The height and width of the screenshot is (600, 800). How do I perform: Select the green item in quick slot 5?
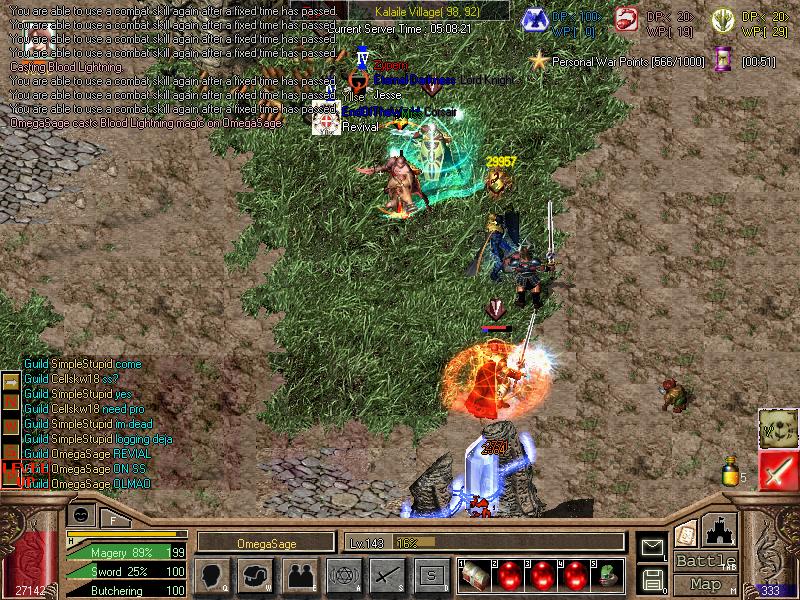pyautogui.click(x=607, y=575)
